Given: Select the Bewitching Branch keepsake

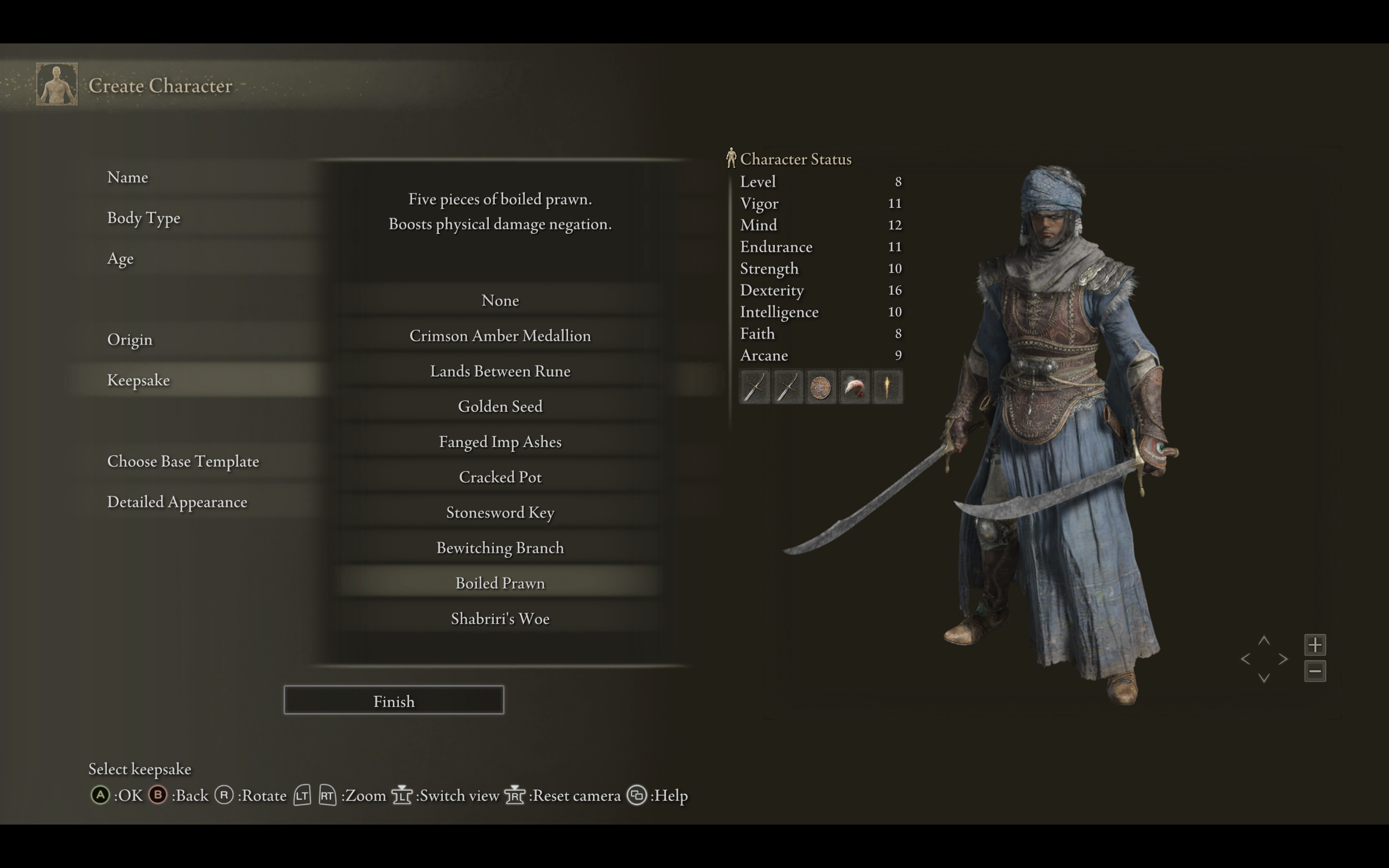Looking at the screenshot, I should (500, 548).
